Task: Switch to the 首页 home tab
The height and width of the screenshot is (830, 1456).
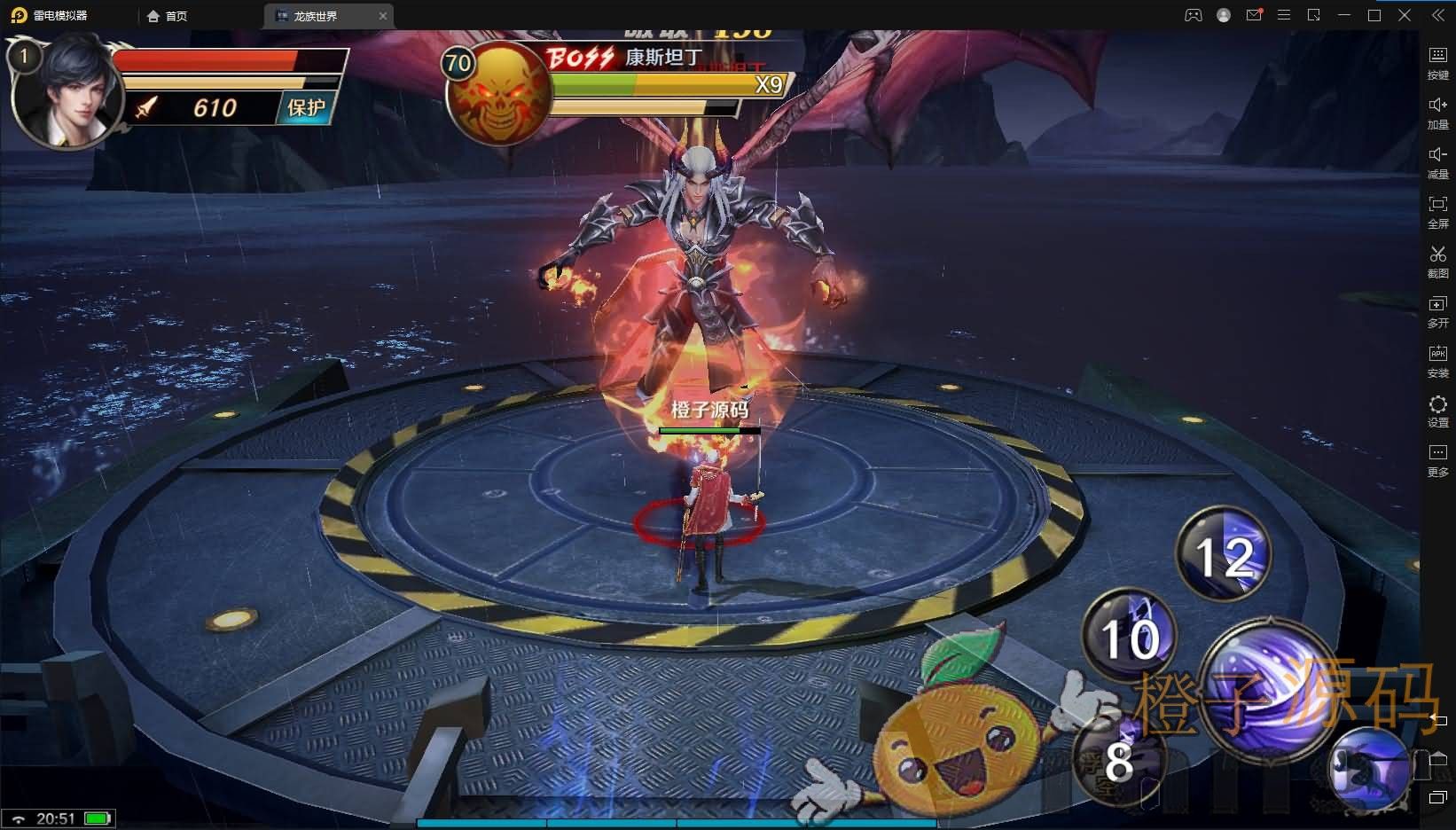Action: click(x=168, y=16)
